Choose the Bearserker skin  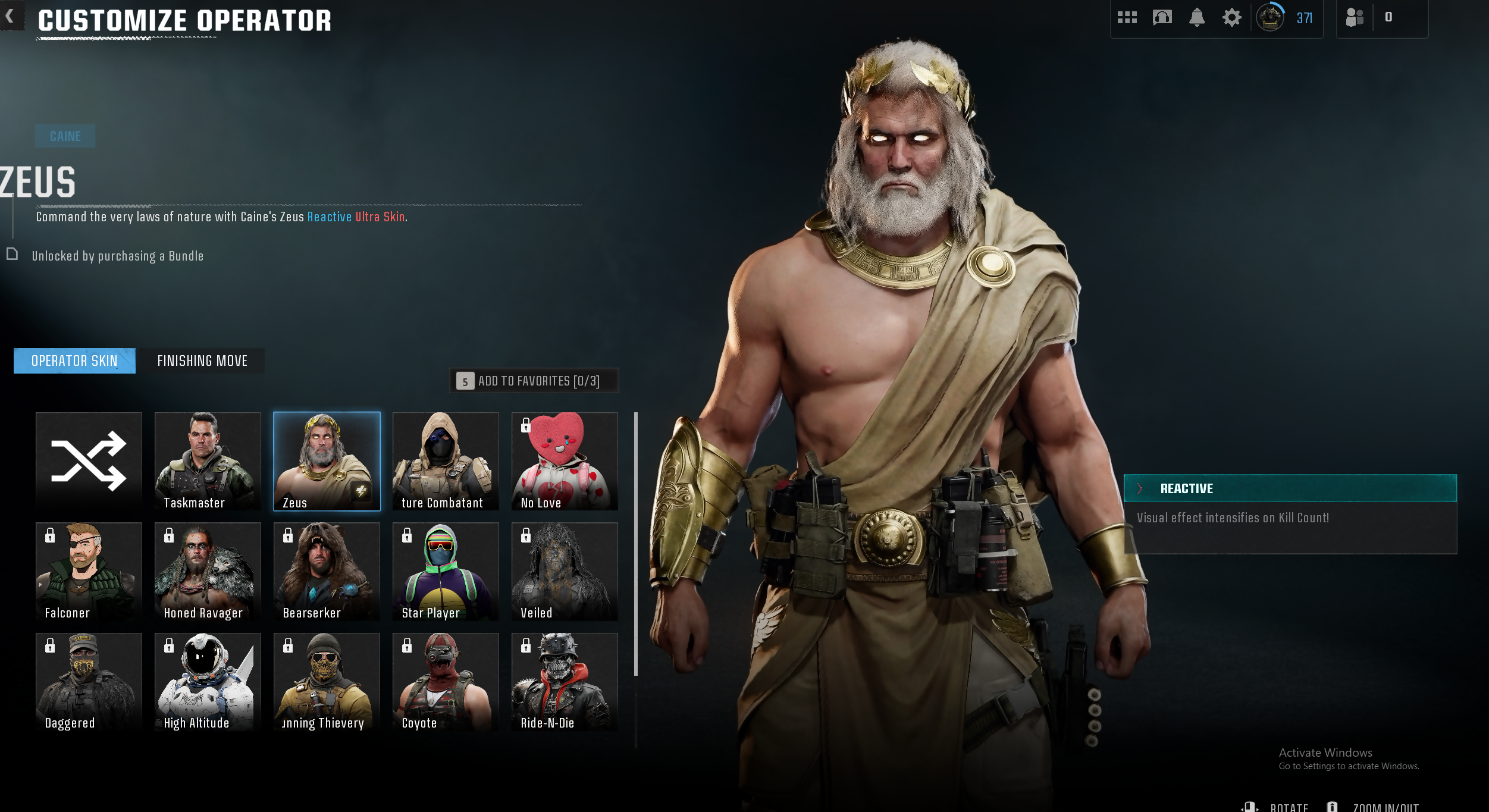point(327,571)
